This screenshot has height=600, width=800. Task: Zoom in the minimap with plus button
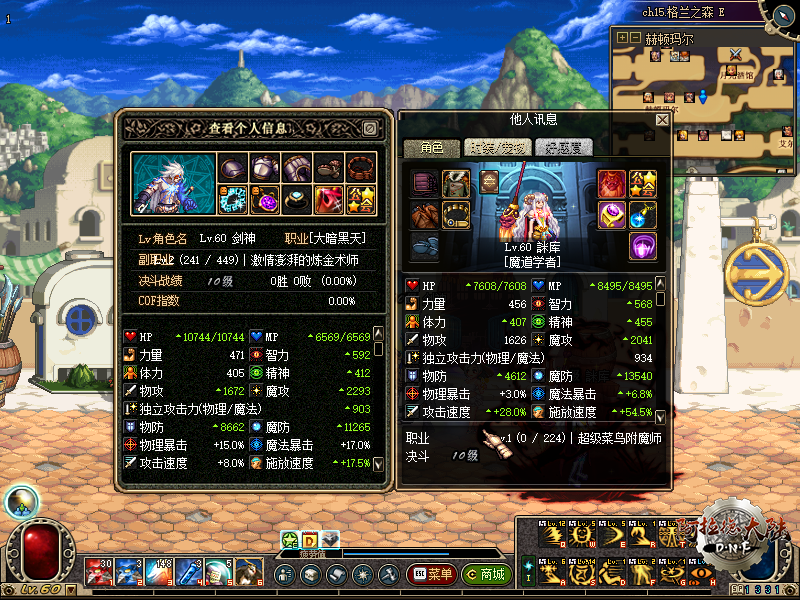click(x=622, y=38)
